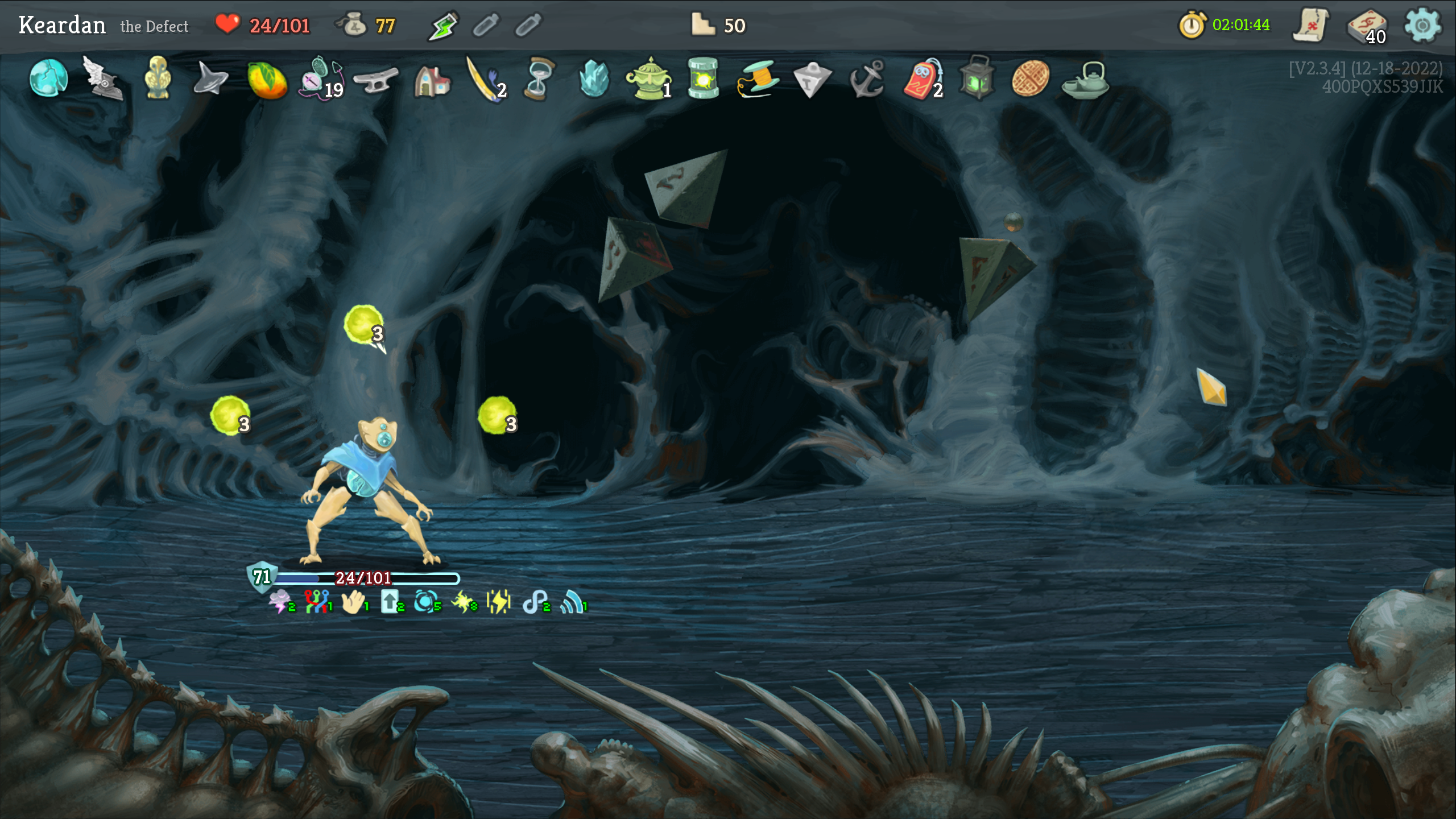Open the settings gear menu
1456x819 pixels.
(1422, 25)
